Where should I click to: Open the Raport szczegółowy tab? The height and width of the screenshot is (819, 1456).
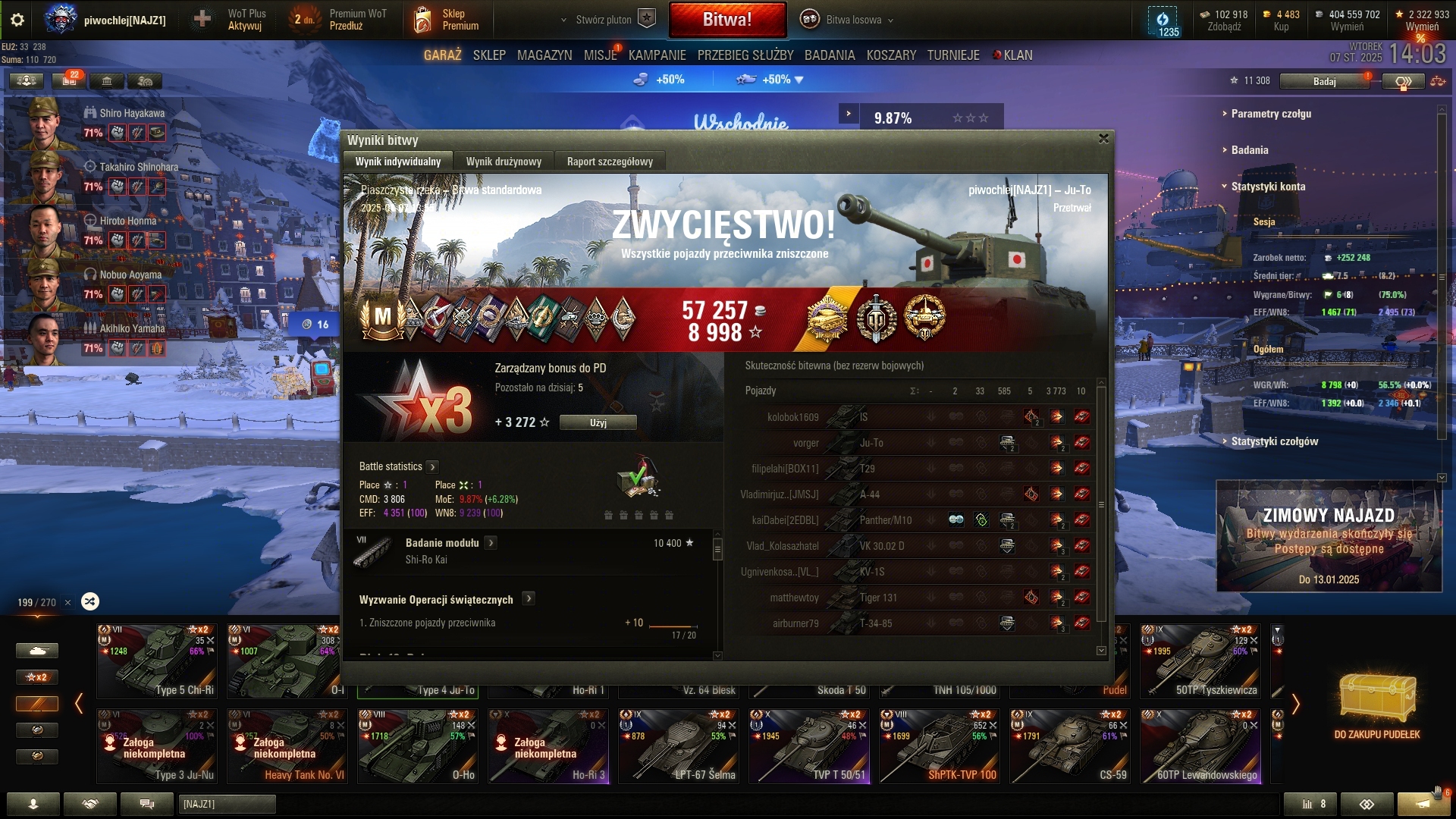(610, 162)
